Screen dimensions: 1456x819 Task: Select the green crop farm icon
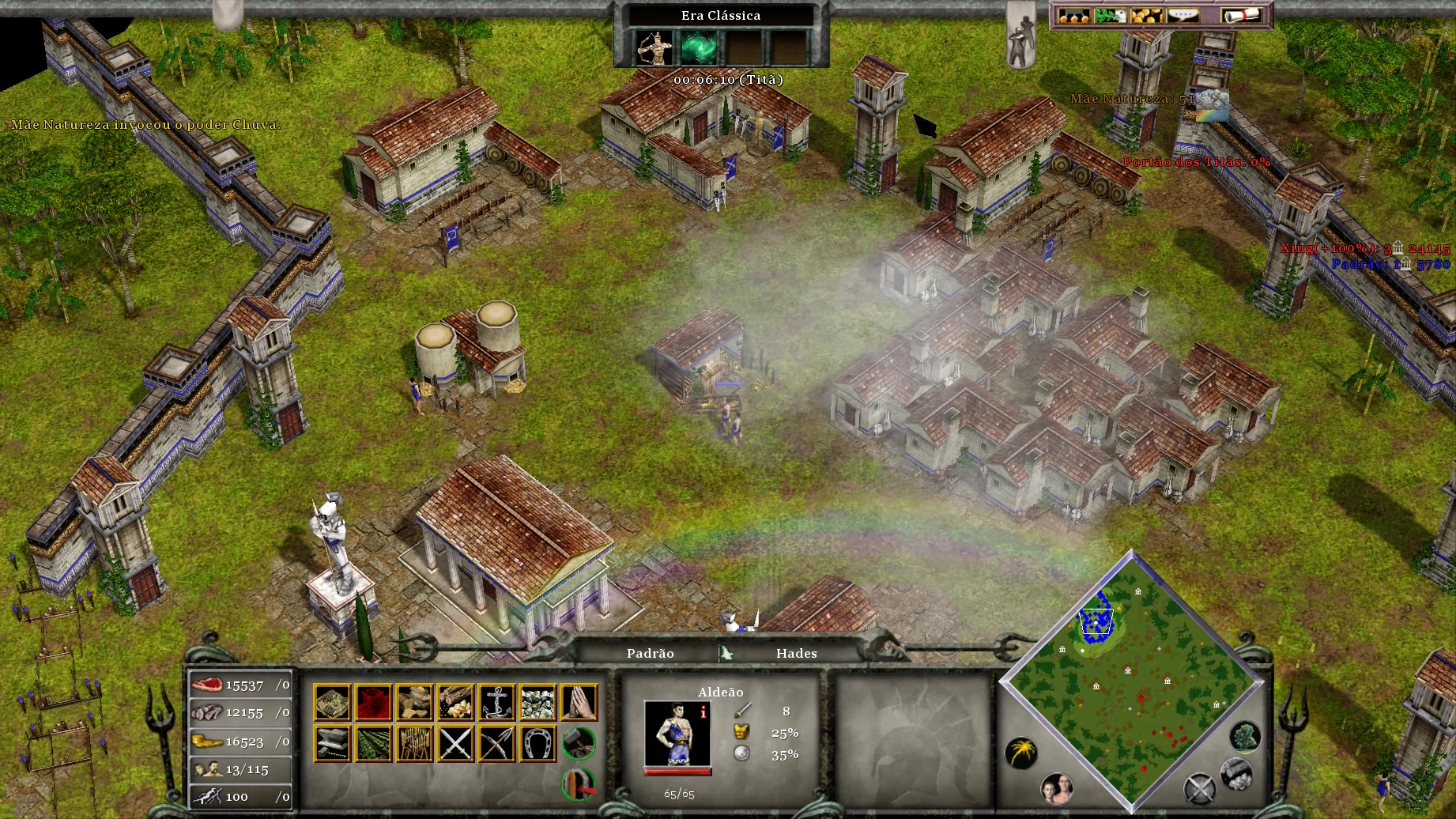(373, 744)
